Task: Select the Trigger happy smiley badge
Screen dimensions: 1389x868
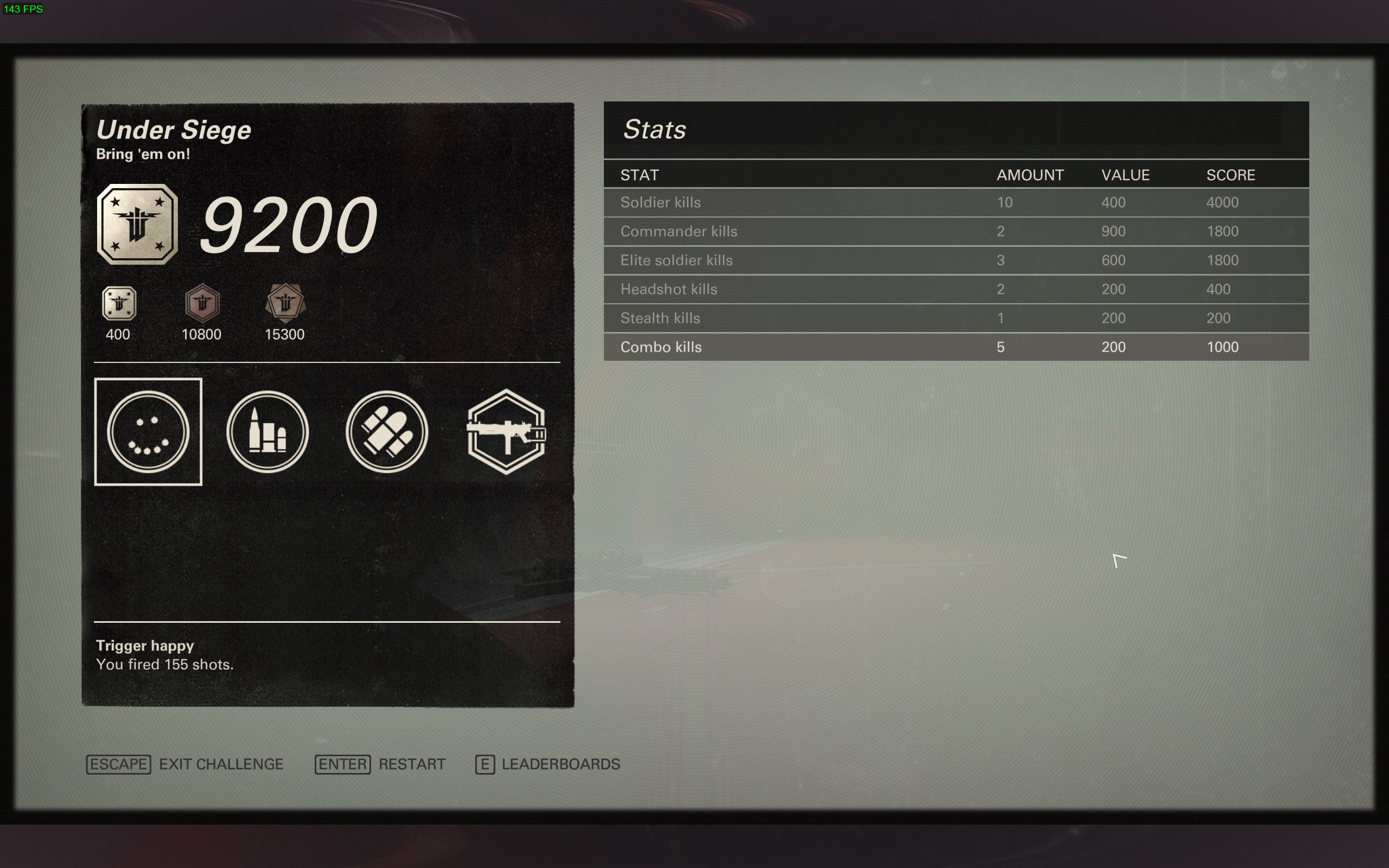Action: [x=148, y=432]
